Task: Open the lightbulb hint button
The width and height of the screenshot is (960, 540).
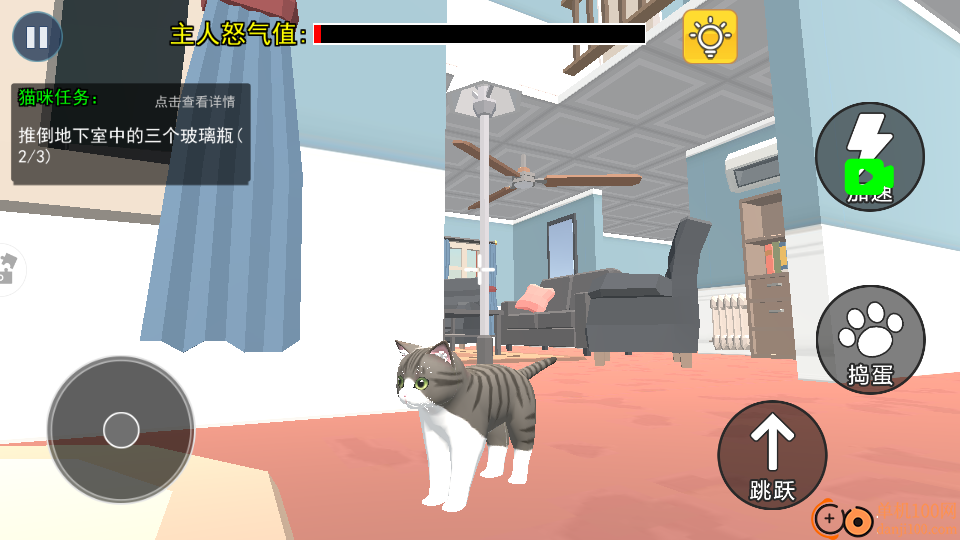Action: coord(710,37)
